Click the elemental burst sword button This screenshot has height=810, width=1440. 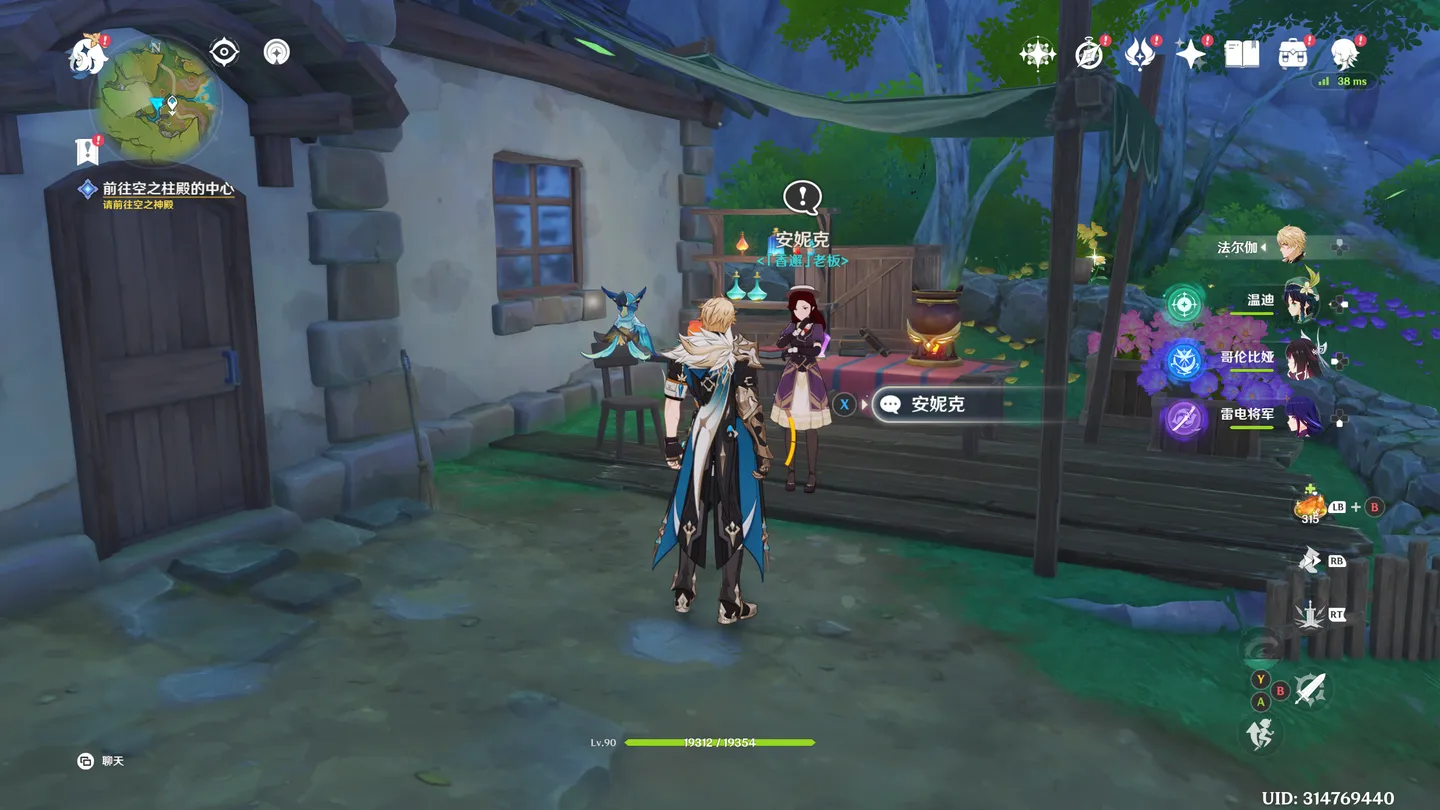click(x=1310, y=615)
